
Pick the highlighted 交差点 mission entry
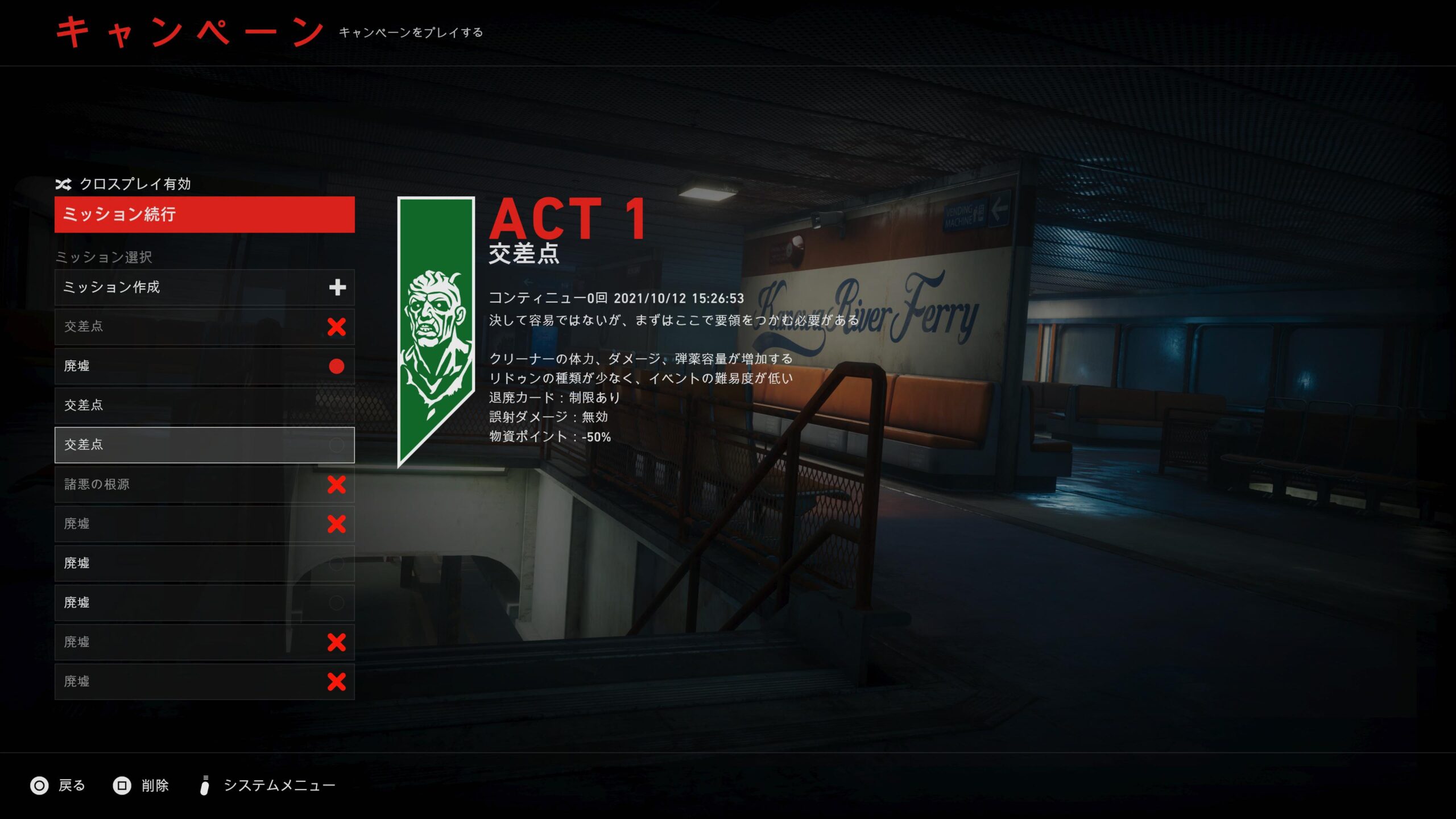(x=204, y=444)
